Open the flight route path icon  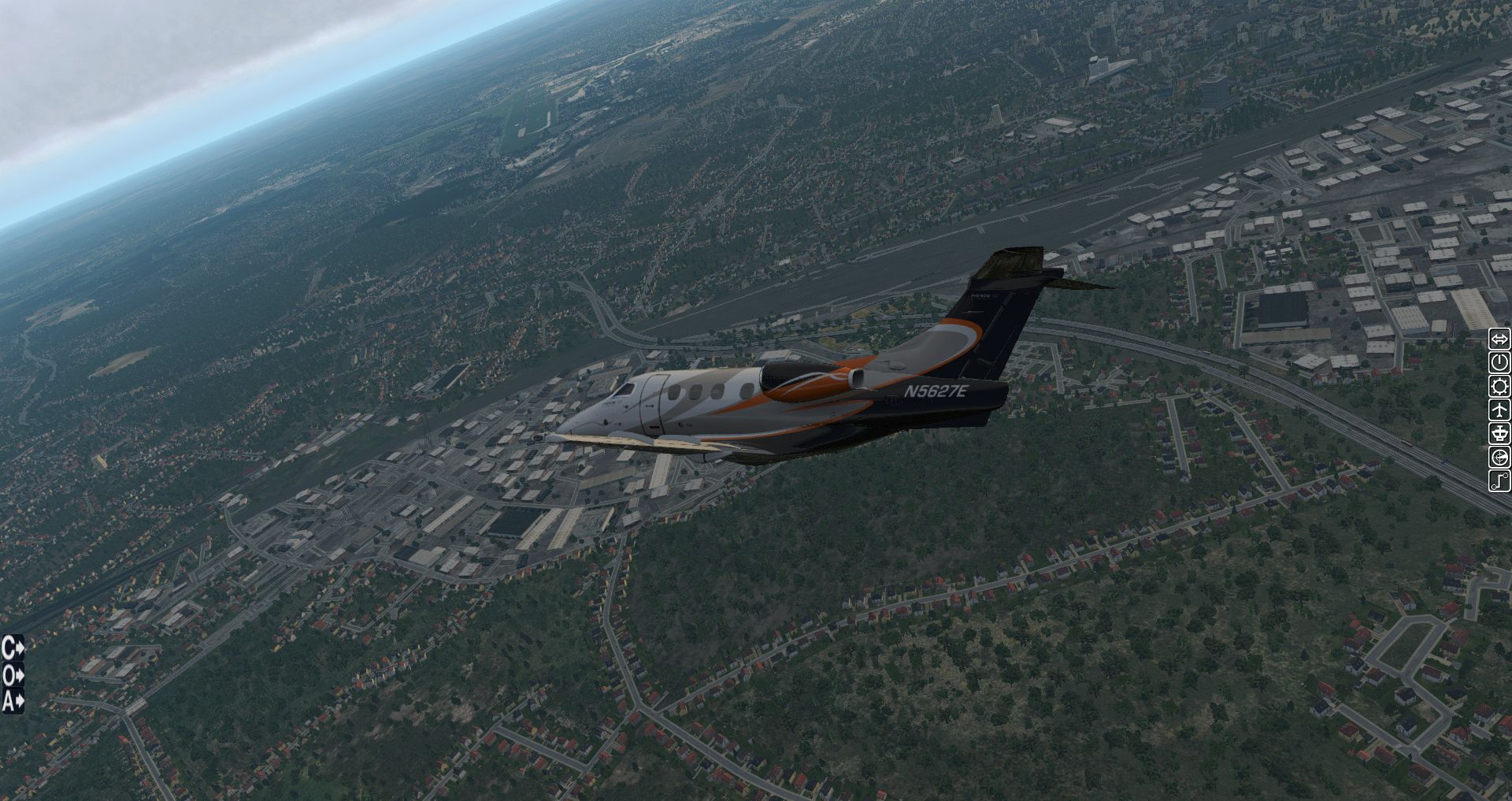[1499, 481]
